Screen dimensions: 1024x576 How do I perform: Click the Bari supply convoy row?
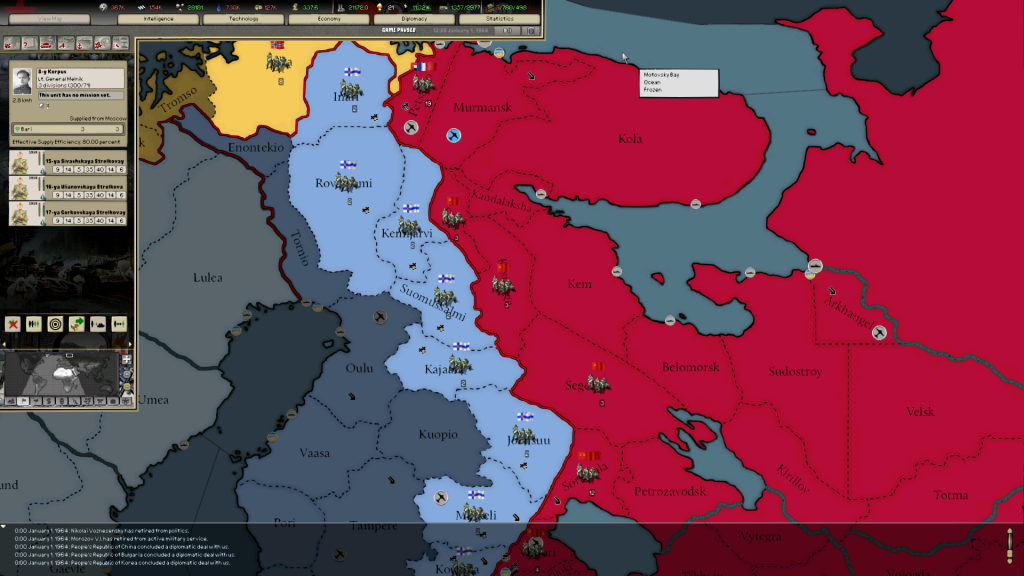[x=68, y=129]
